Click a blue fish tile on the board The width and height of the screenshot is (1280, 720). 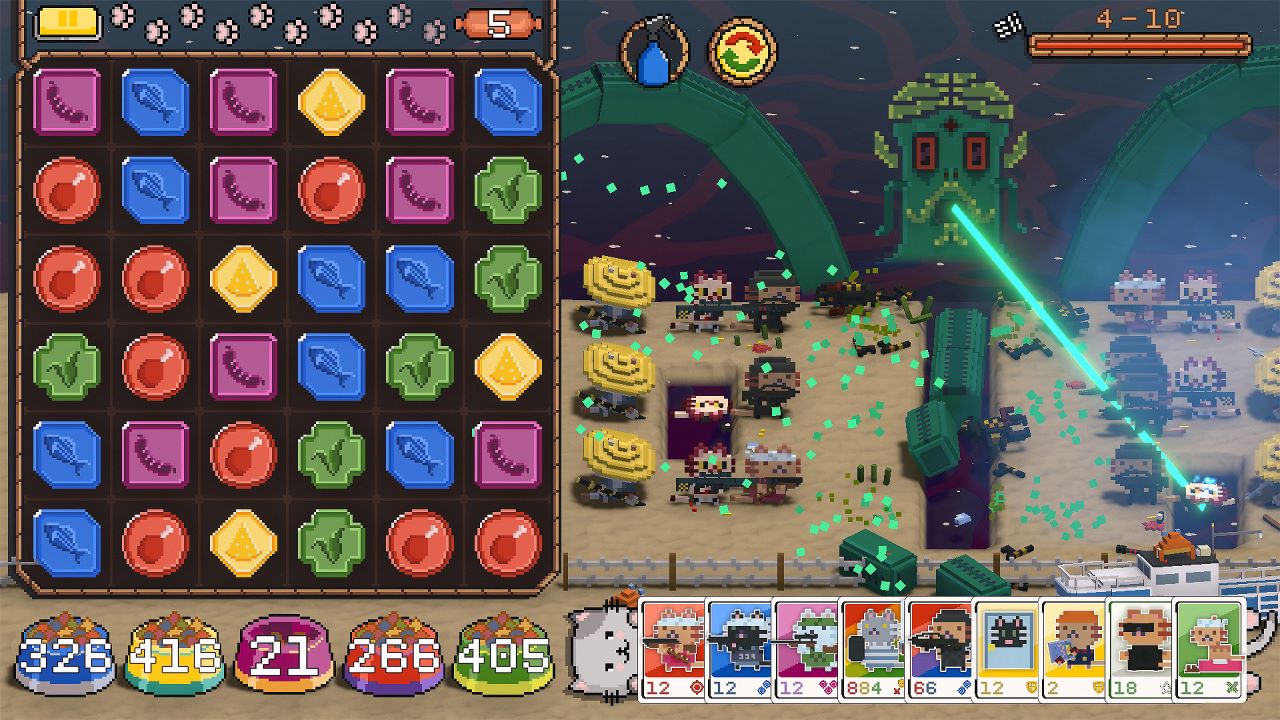[155, 100]
